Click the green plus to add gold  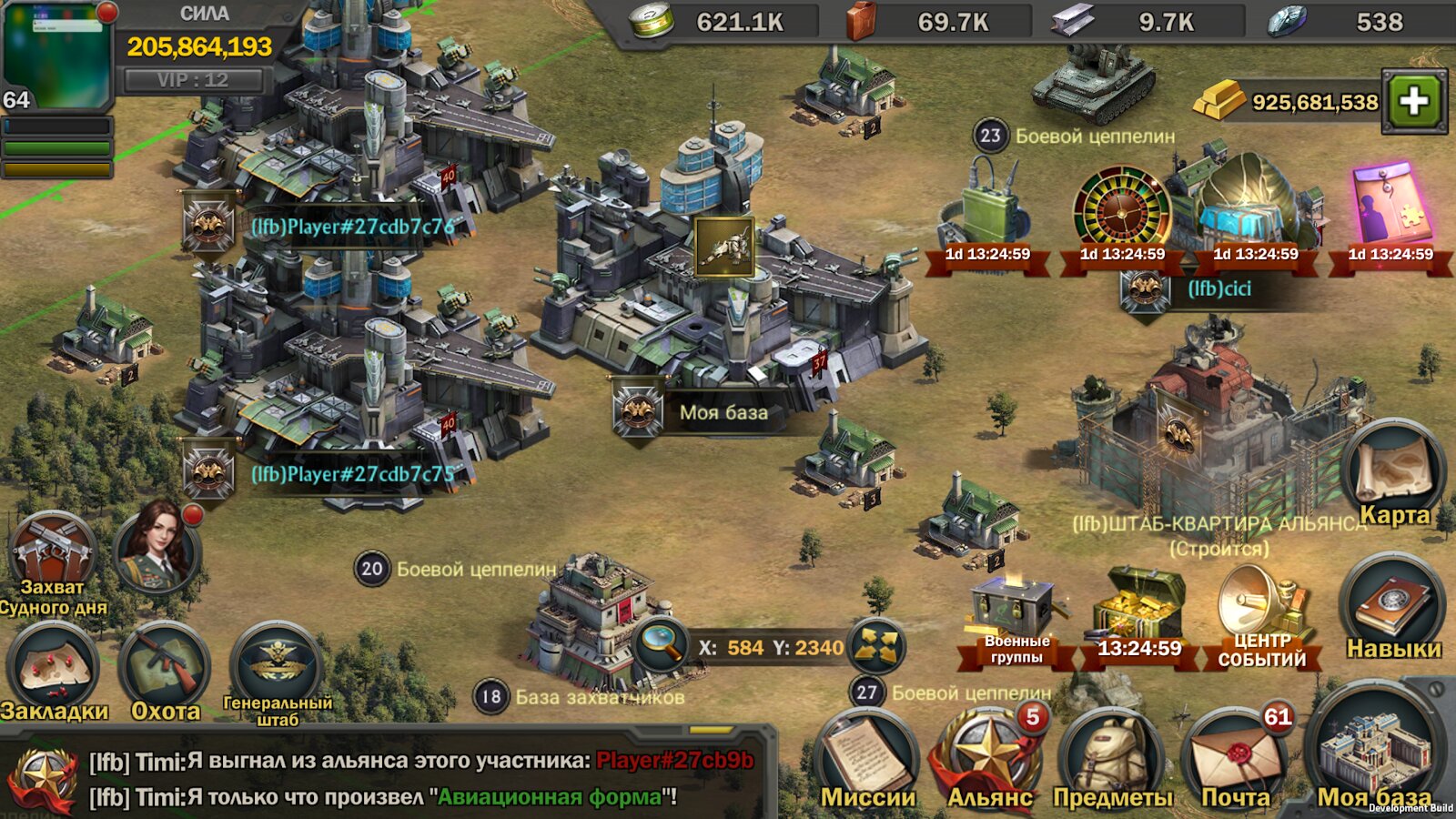pyautogui.click(x=1413, y=101)
